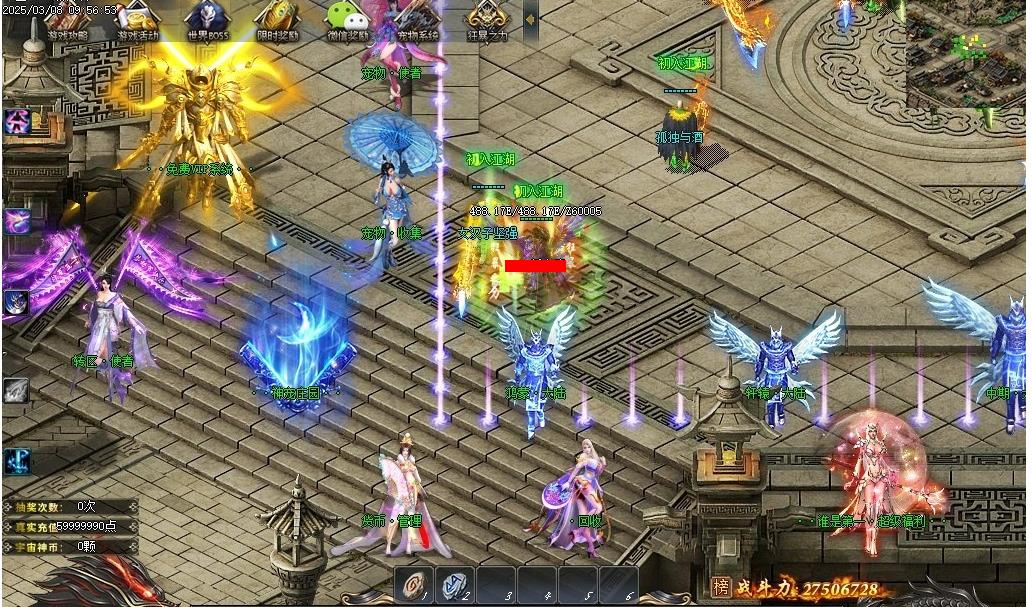The width and height of the screenshot is (1032, 607).
Task: Open the 宠物系统 pet system icon
Action: (417, 21)
